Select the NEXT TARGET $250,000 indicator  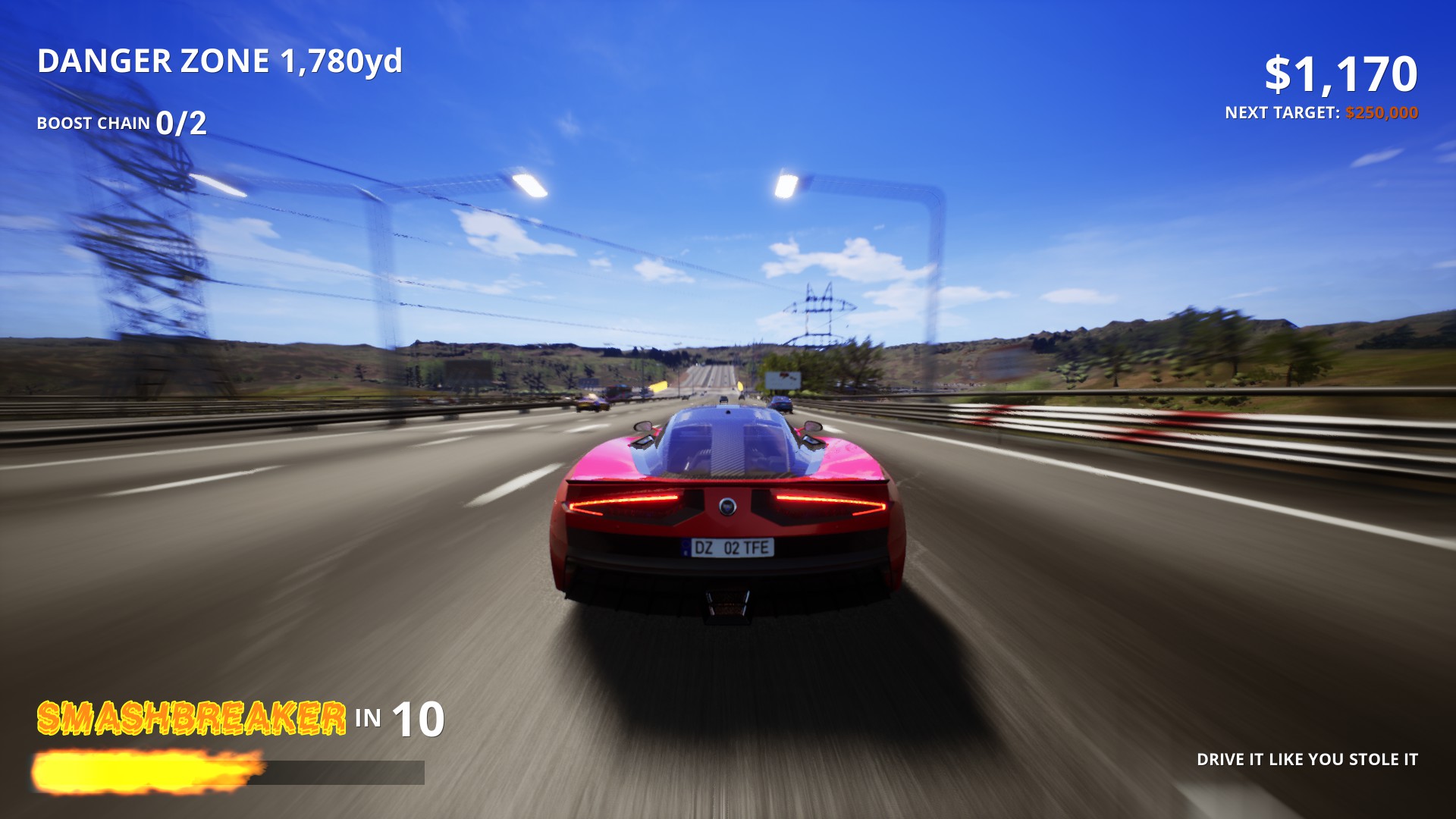pos(1320,111)
